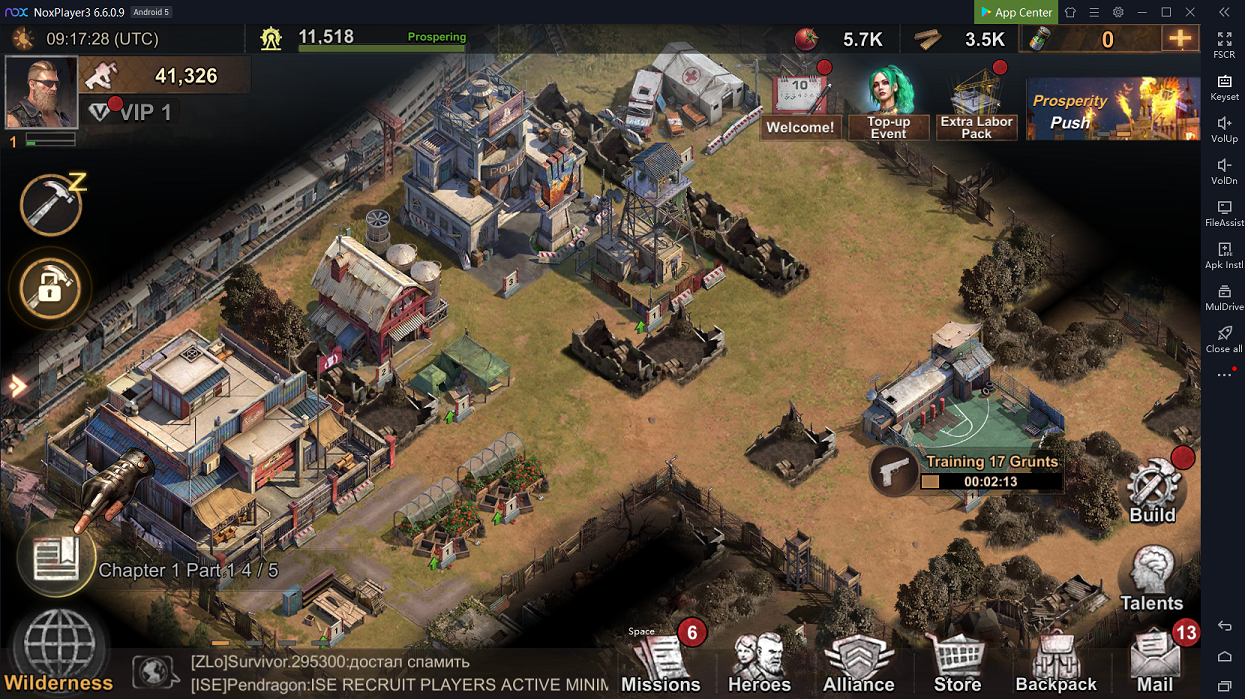Open the Top-up Event

tap(888, 103)
